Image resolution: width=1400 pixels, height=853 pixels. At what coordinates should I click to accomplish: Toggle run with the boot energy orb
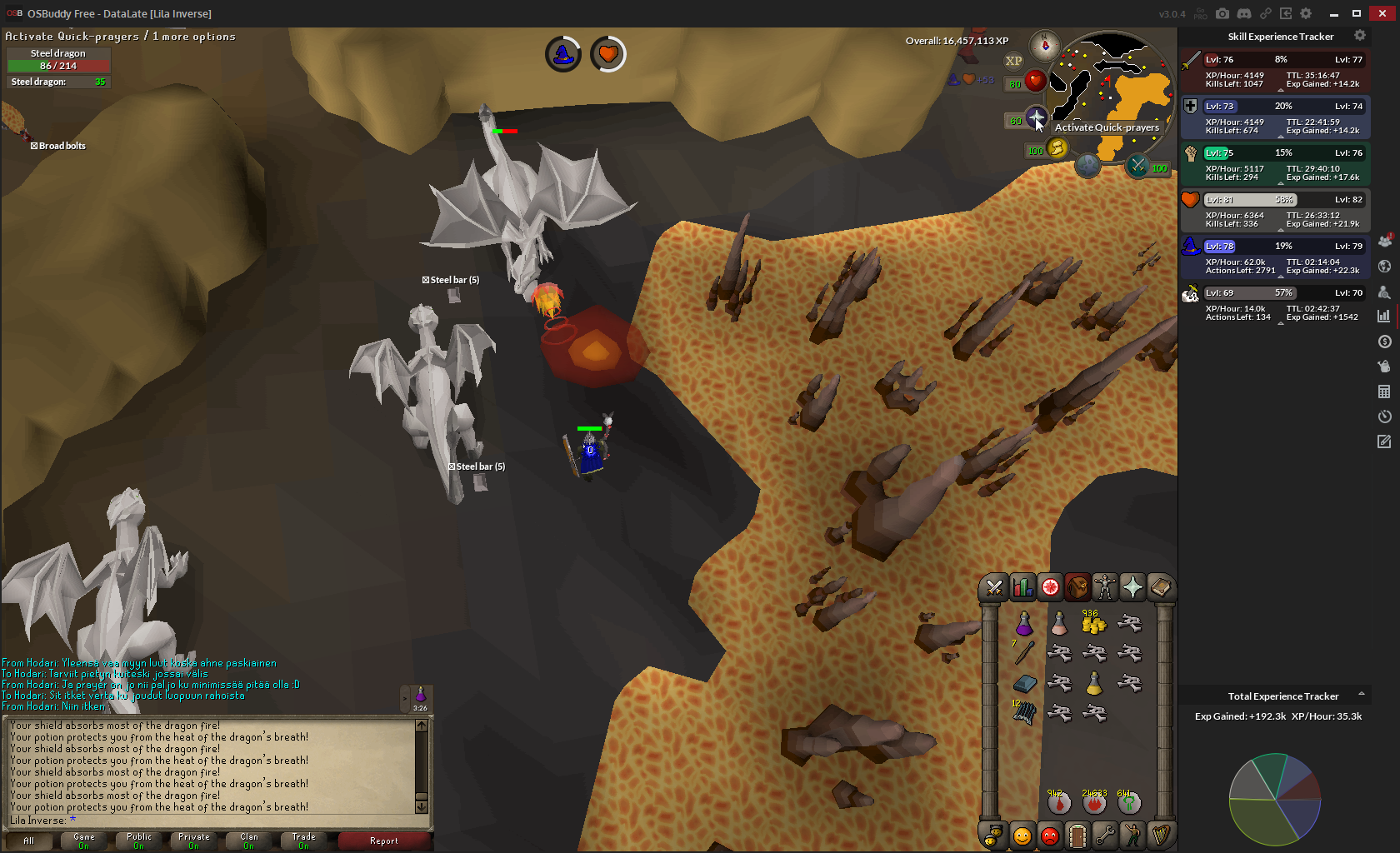tap(1057, 148)
